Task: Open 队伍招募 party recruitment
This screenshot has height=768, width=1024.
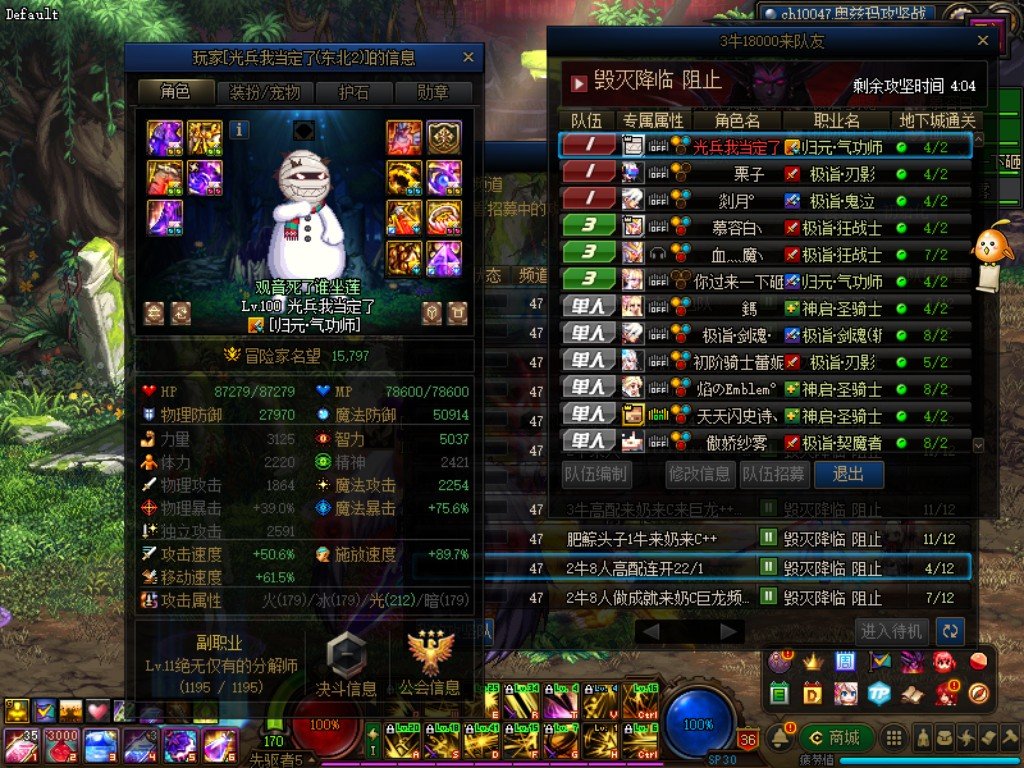Action: point(774,474)
